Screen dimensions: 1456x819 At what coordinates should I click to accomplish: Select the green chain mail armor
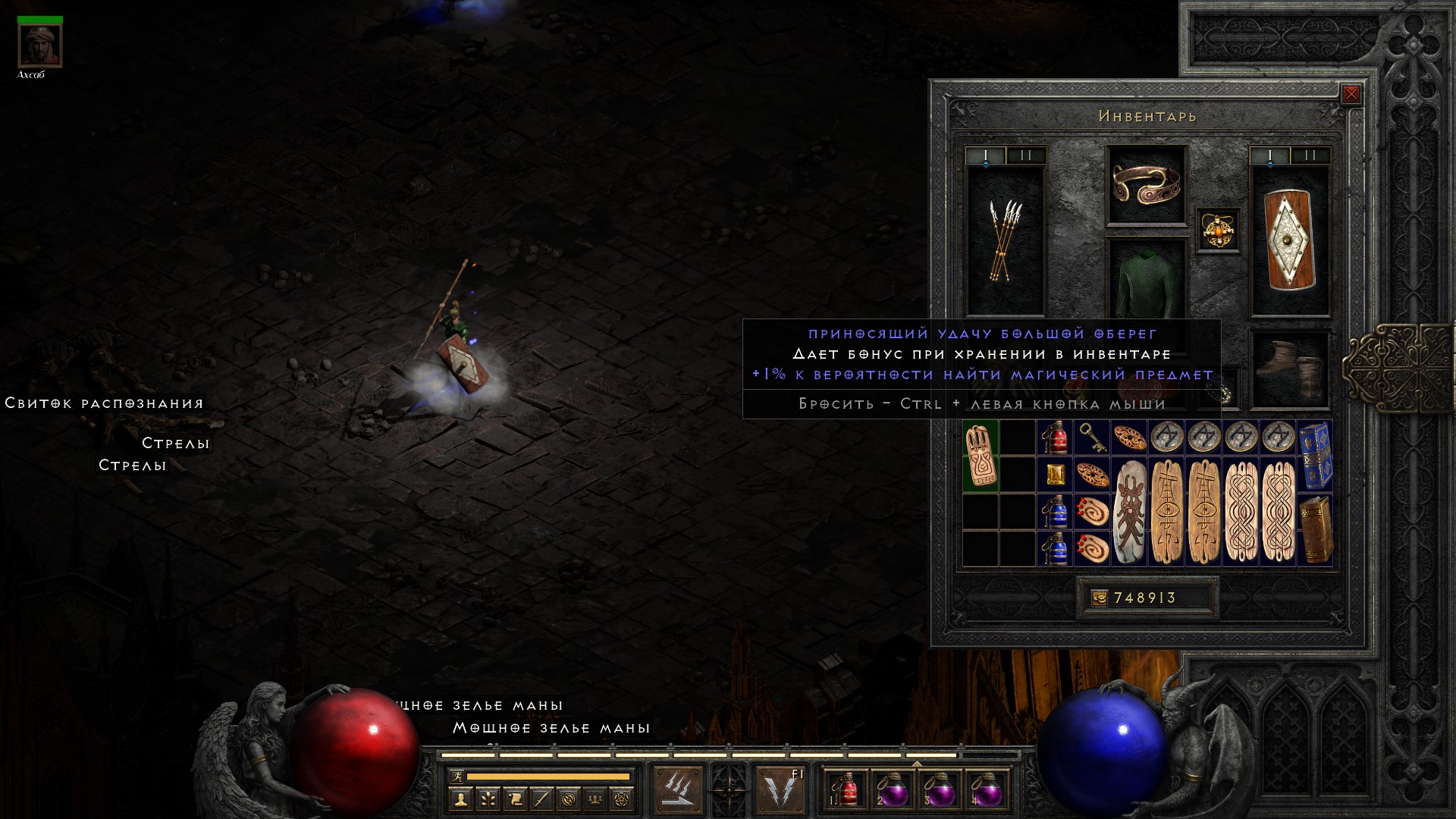pos(1146,282)
